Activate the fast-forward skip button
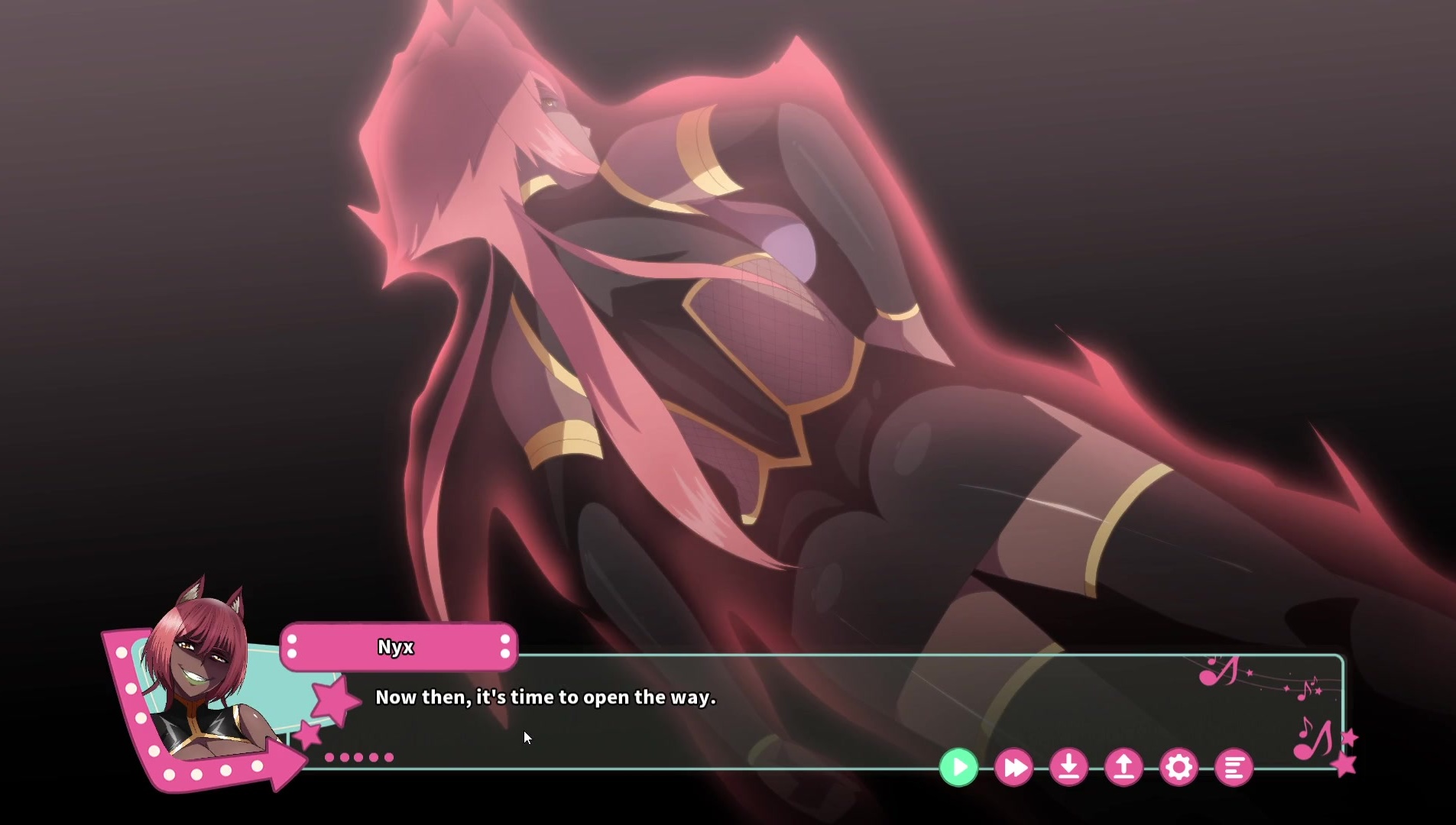Viewport: 1456px width, 825px height. click(x=1013, y=767)
